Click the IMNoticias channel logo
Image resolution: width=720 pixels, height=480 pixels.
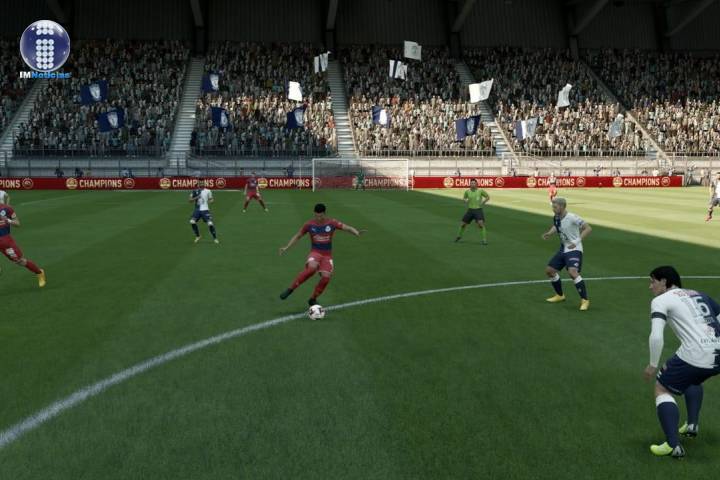coord(45,48)
